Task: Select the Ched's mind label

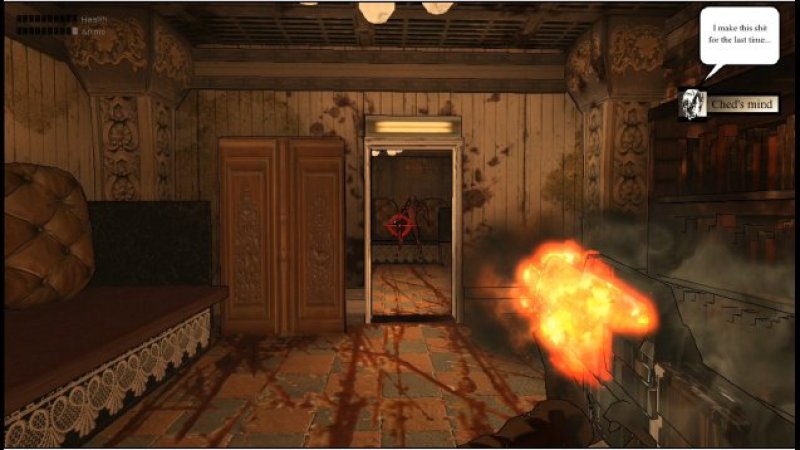Action: pyautogui.click(x=740, y=104)
